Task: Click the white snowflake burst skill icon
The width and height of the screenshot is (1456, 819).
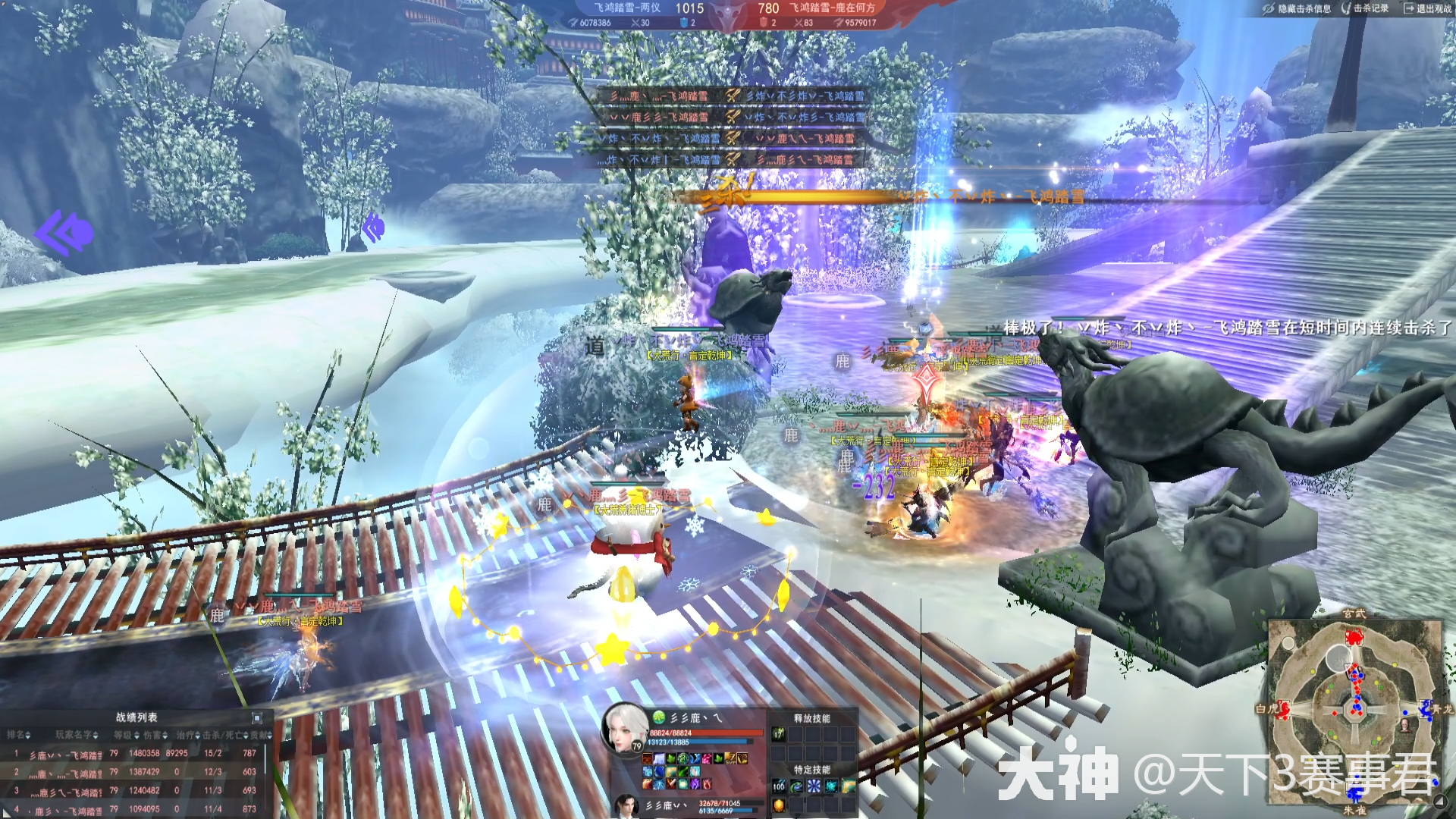Action: (814, 786)
